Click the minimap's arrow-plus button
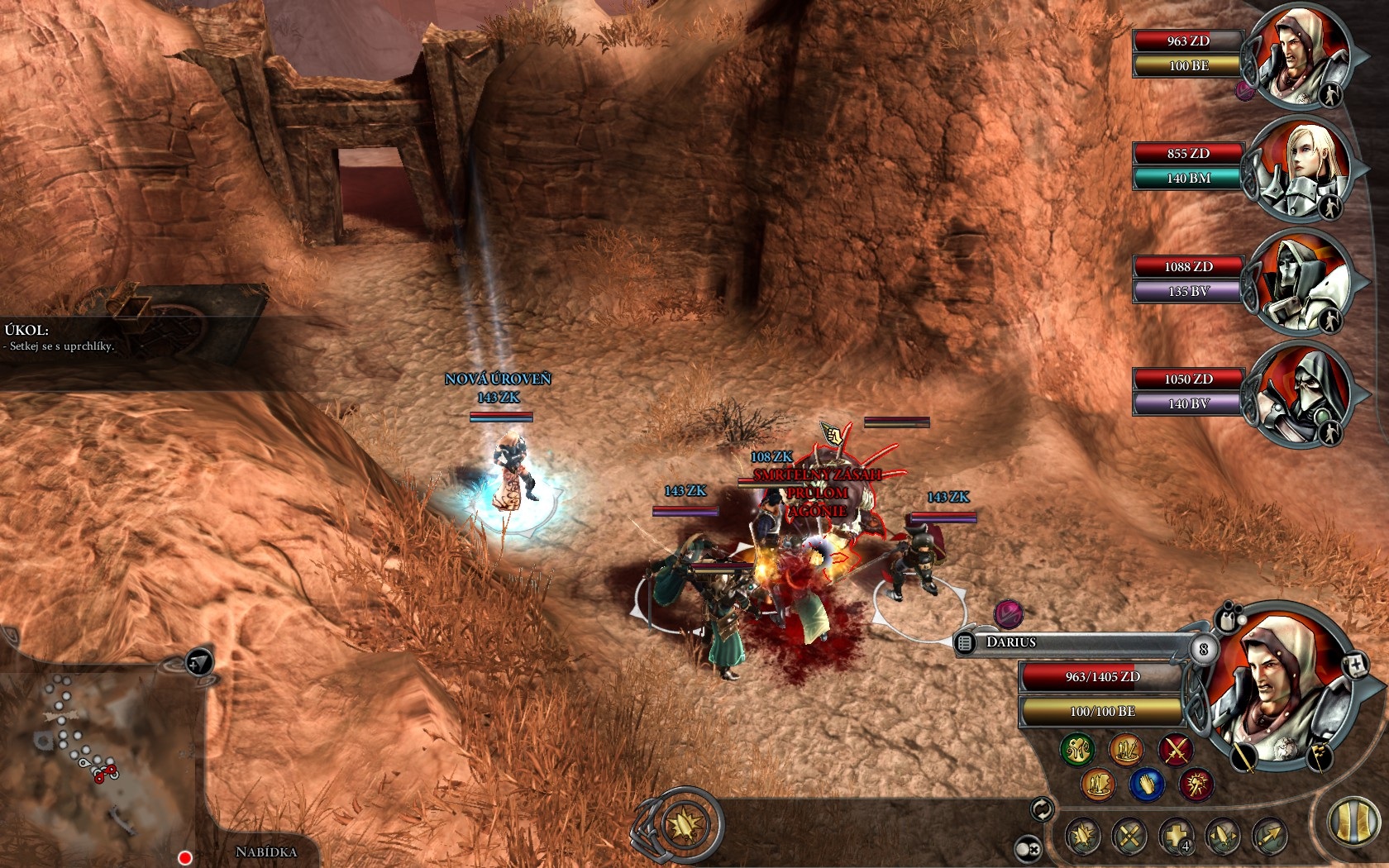This screenshot has height=868, width=1389. [199, 662]
